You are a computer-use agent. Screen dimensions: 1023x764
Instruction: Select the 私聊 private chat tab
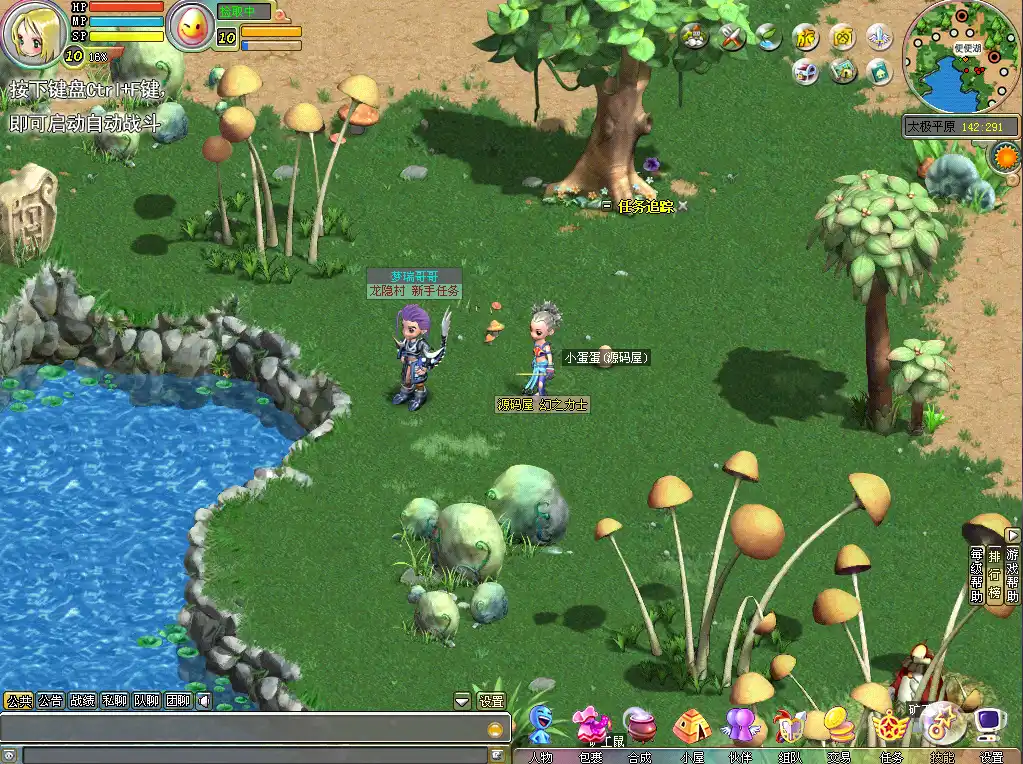click(114, 701)
